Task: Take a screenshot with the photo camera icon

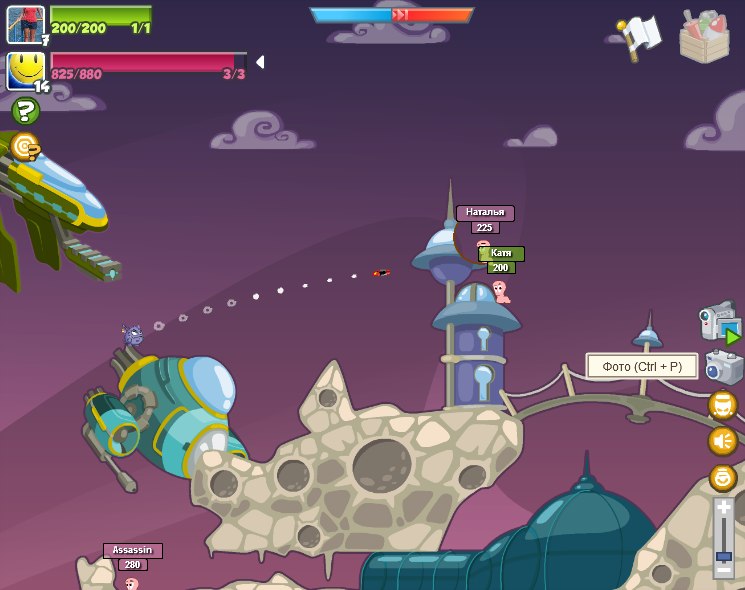Action: [724, 367]
